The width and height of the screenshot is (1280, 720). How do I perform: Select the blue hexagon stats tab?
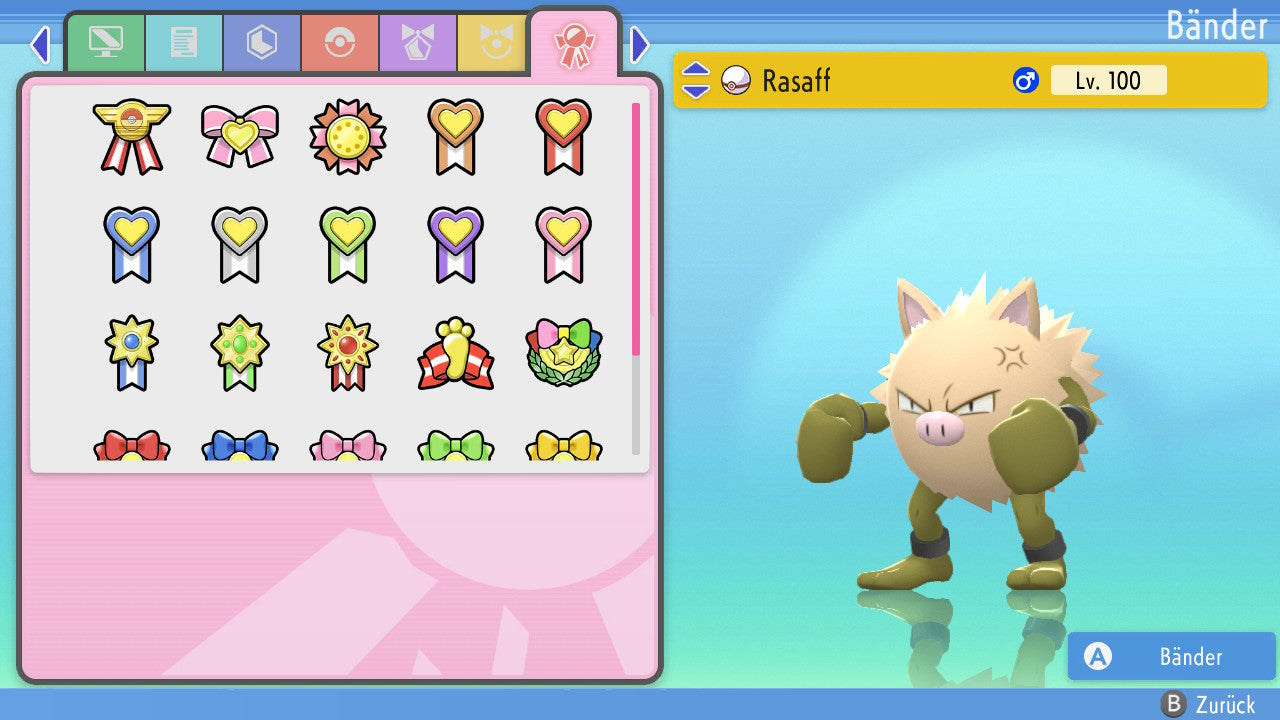pyautogui.click(x=262, y=43)
